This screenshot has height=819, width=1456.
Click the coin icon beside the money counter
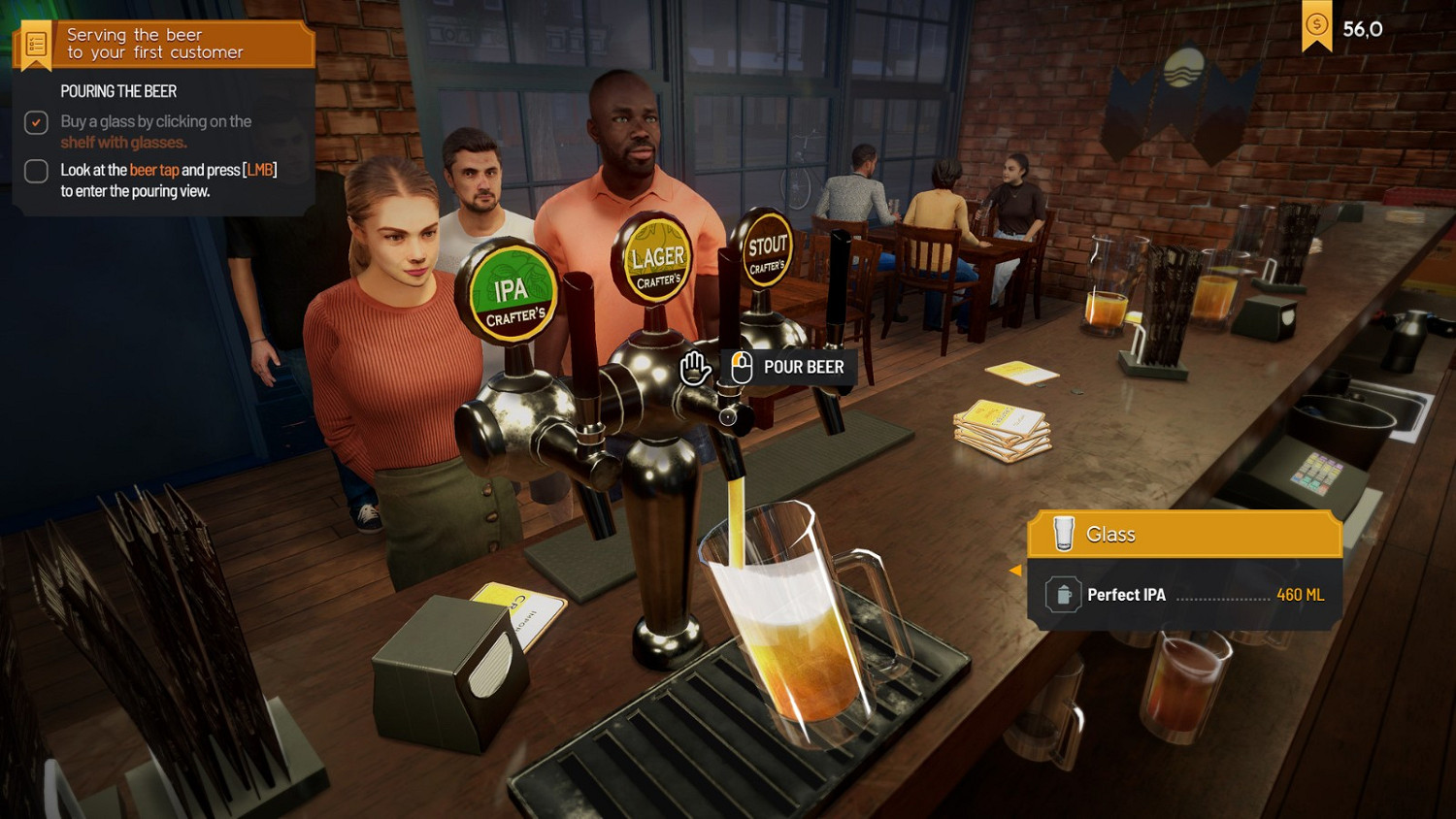point(1318,25)
